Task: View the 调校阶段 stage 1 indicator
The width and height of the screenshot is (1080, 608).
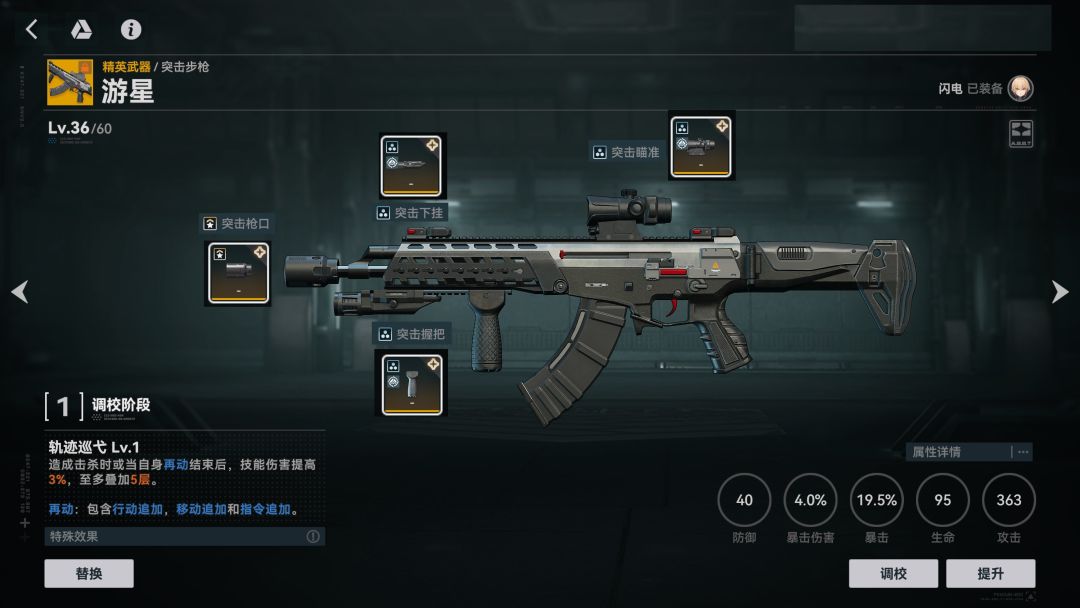Action: [64, 406]
